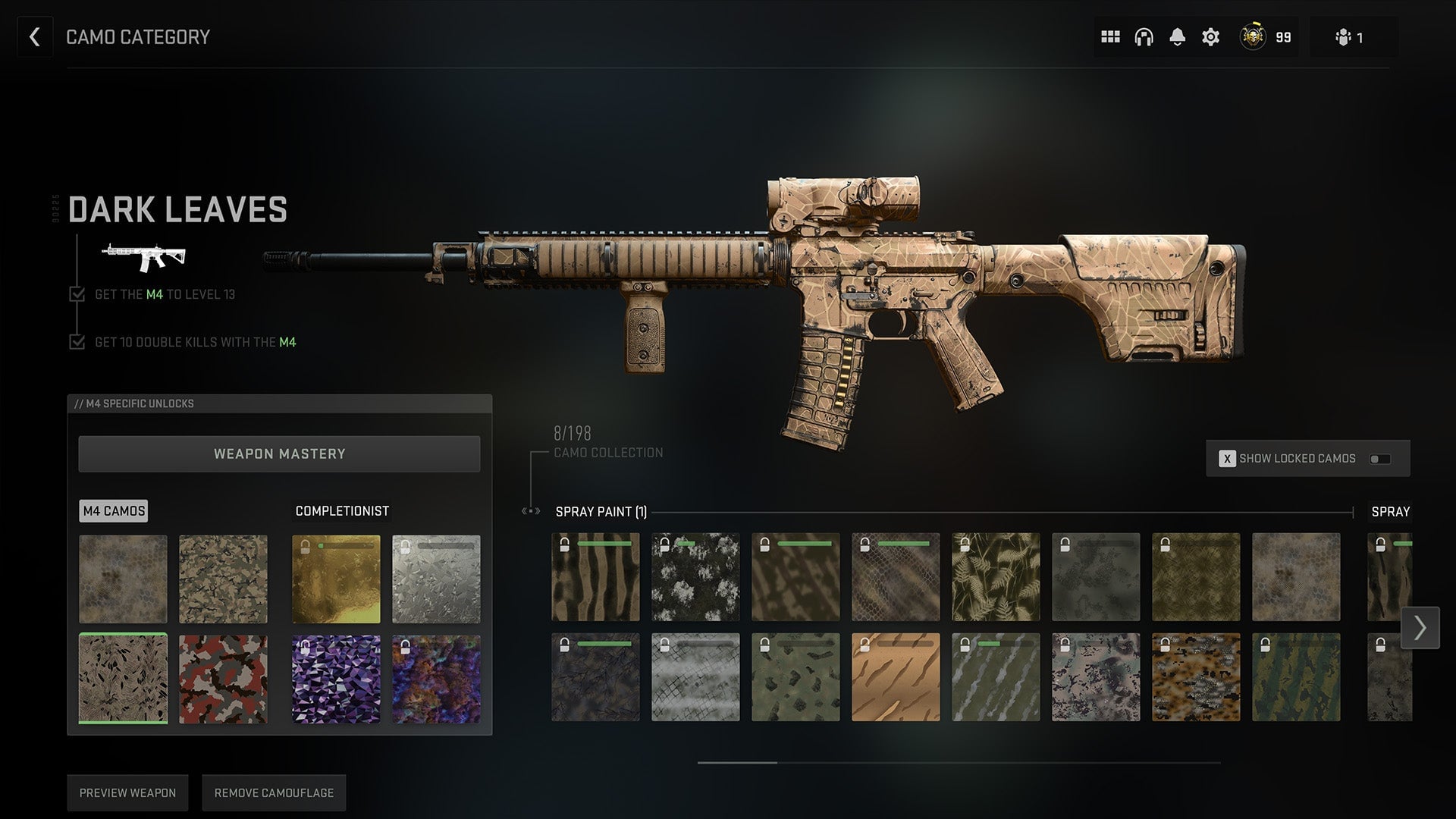This screenshot has width=1456, height=819.
Task: Open settings with the gear icon
Action: pos(1211,36)
